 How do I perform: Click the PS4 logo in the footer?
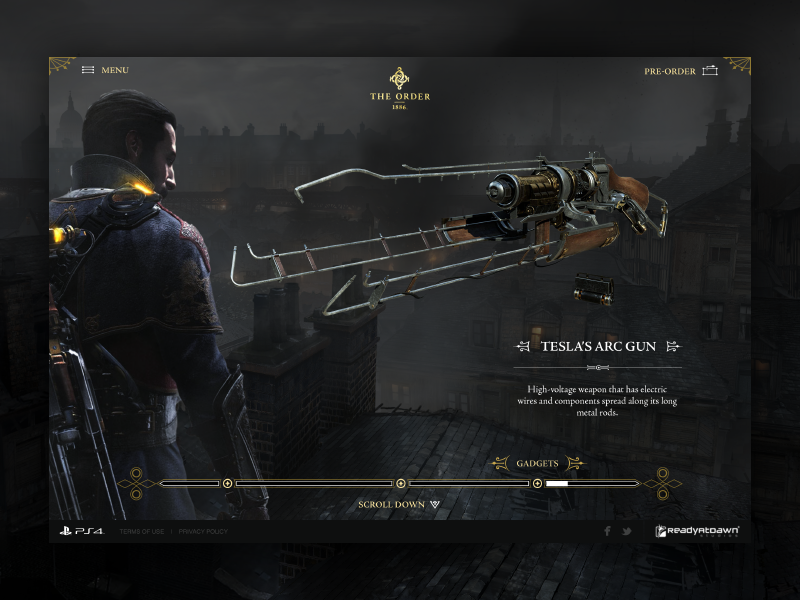[x=81, y=531]
